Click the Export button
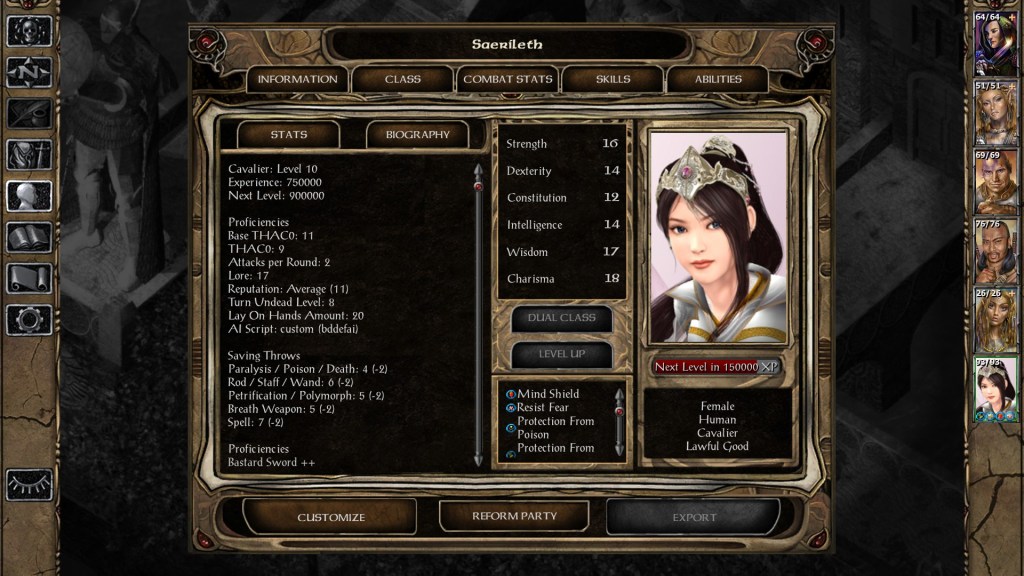Viewport: 1024px width, 576px height. (x=694, y=517)
